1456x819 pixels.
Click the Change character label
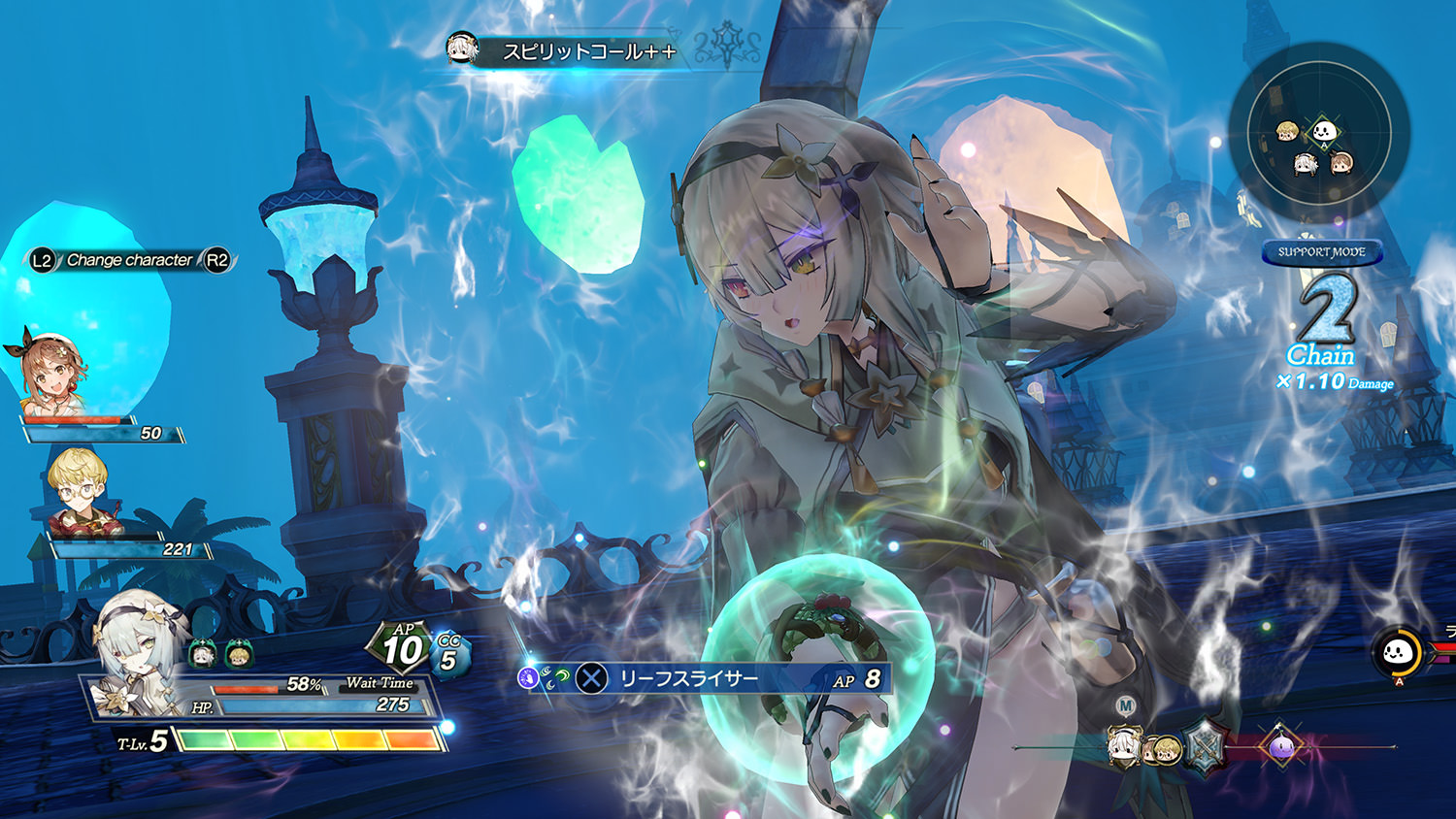(129, 260)
